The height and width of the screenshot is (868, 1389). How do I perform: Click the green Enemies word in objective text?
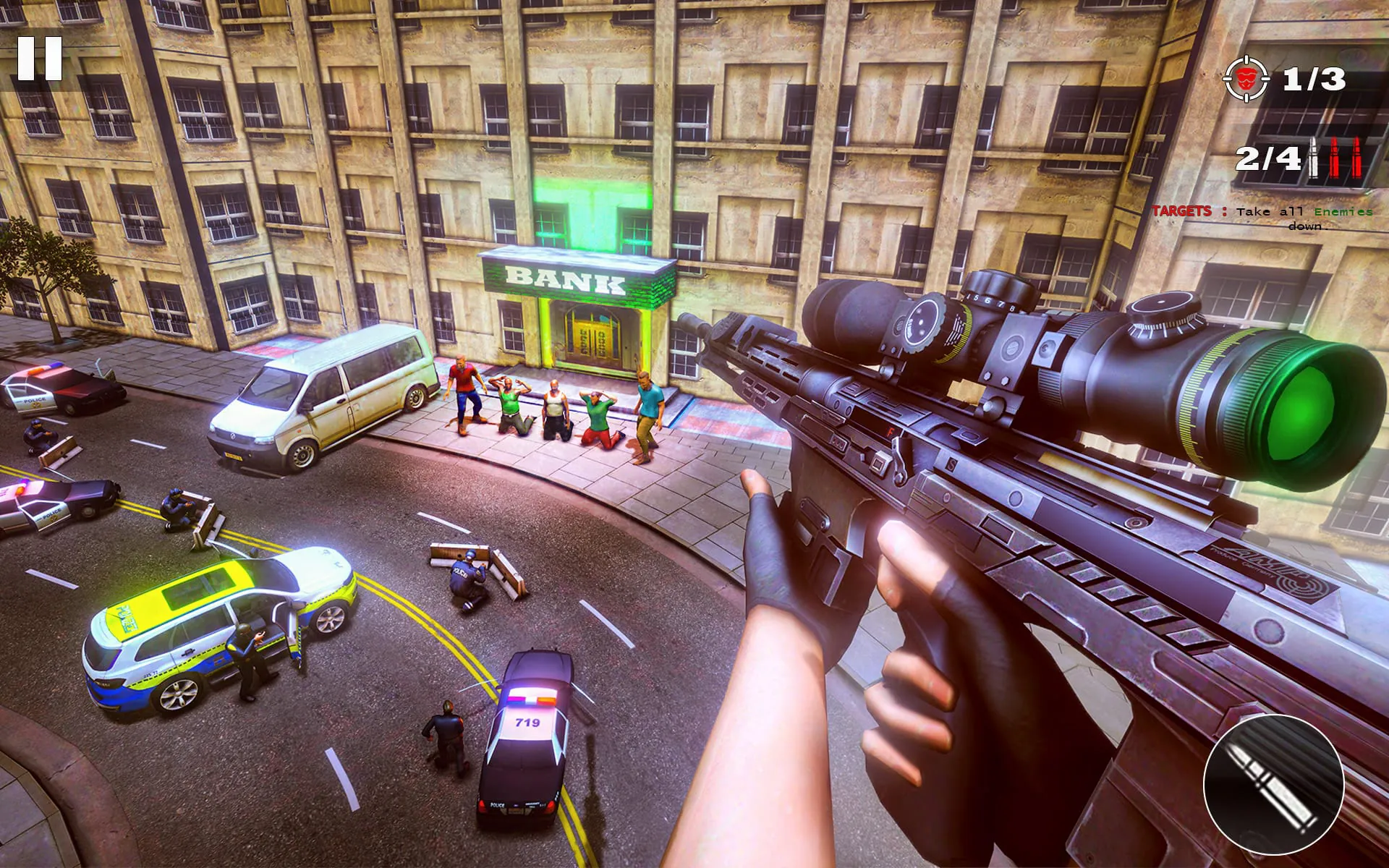1344,212
